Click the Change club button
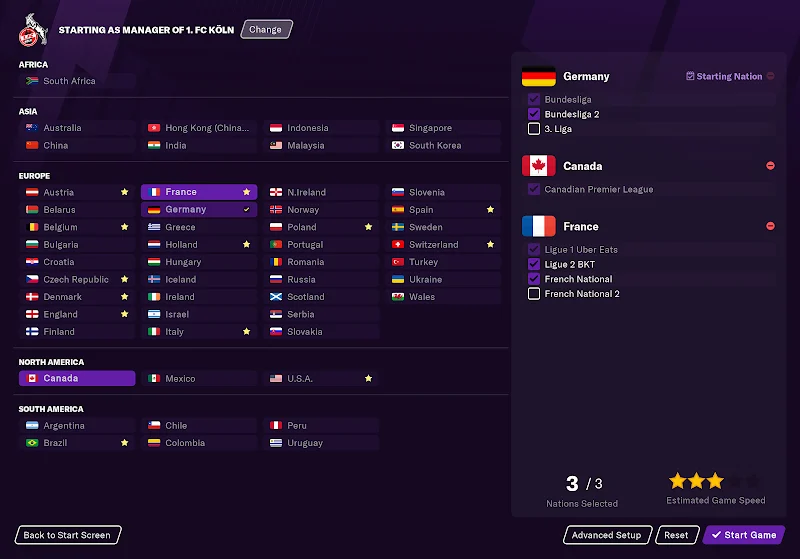 [x=266, y=30]
